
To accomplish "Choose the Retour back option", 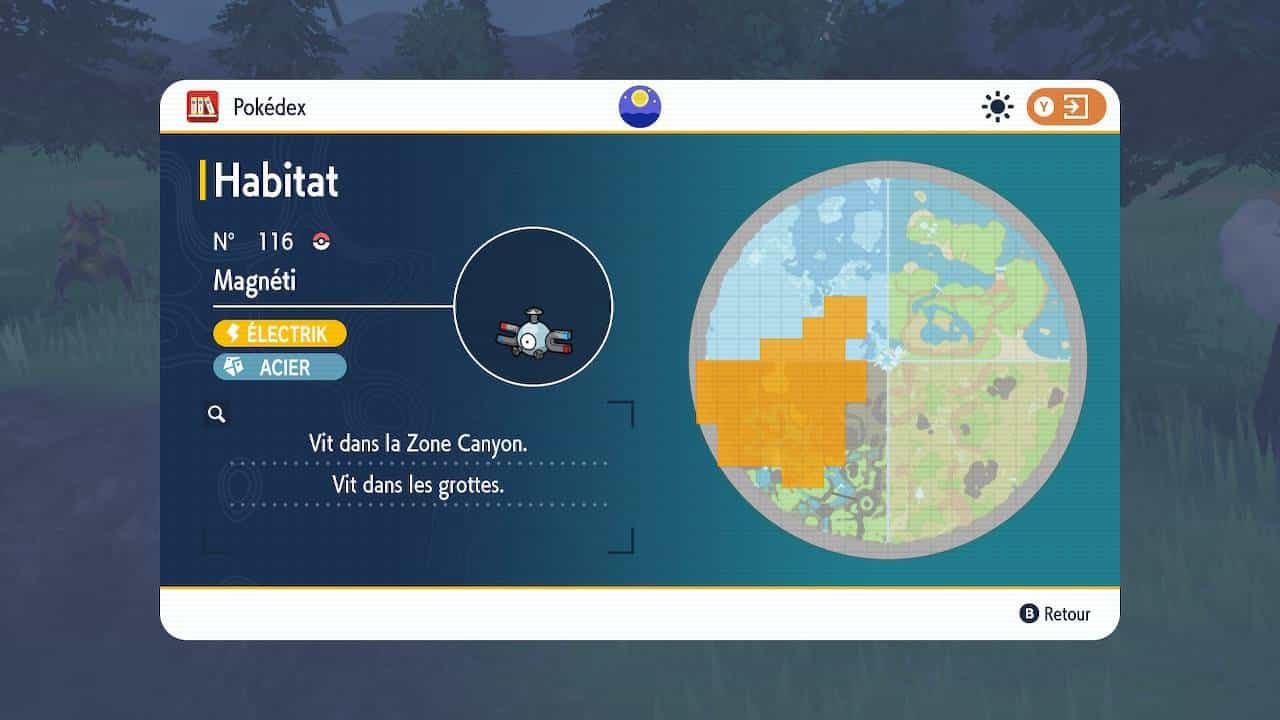I will (1055, 614).
